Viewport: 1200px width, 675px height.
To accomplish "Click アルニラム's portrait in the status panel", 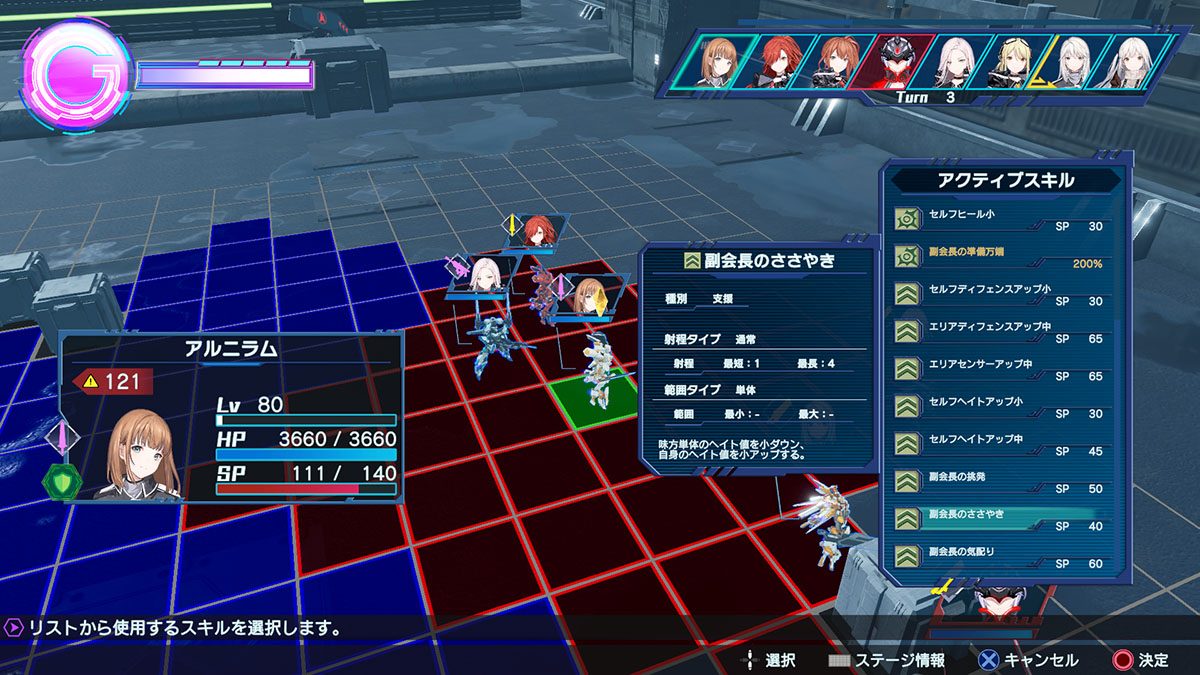I will [140, 455].
